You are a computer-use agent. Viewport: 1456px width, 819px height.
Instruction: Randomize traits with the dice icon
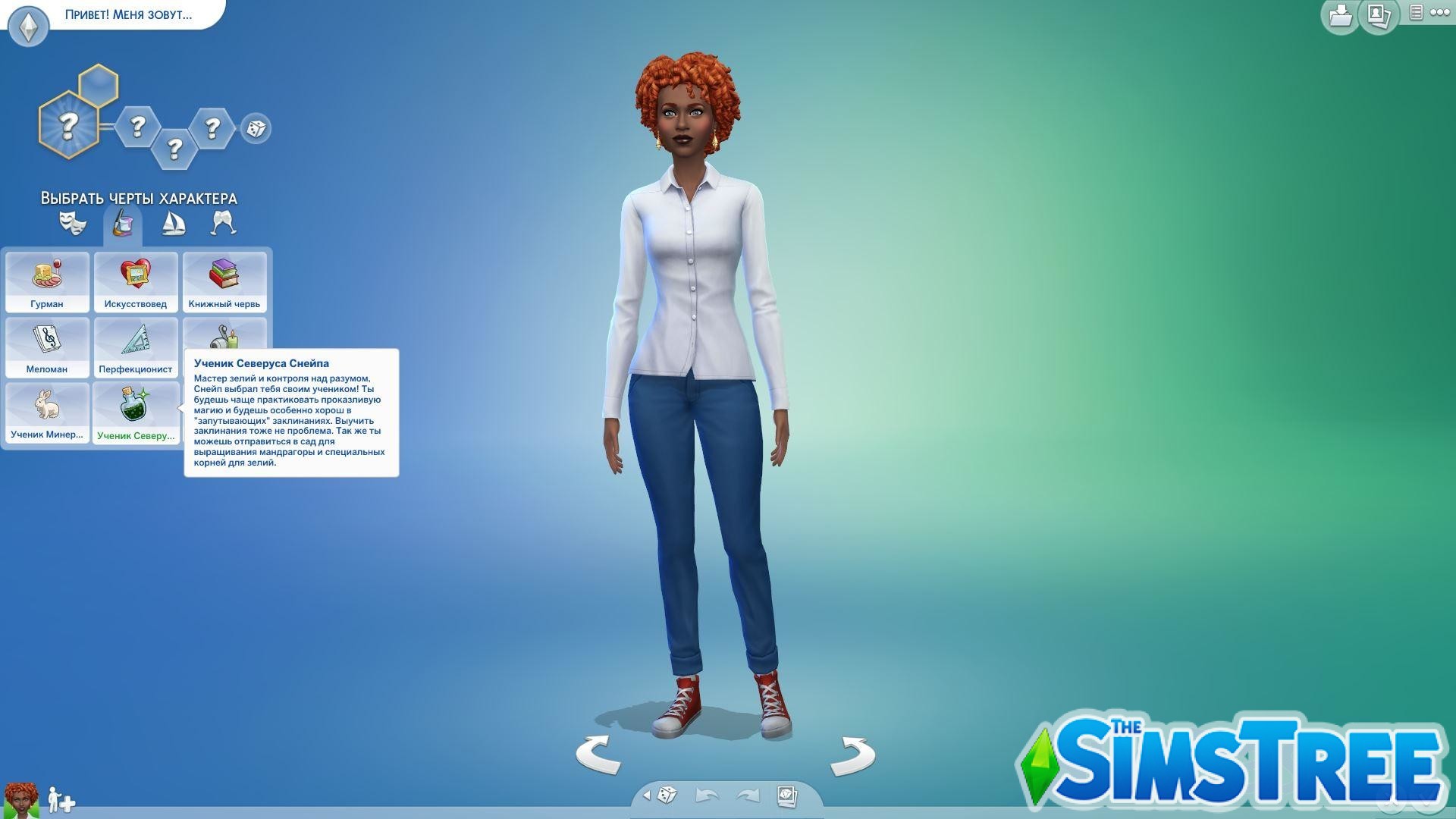[255, 129]
